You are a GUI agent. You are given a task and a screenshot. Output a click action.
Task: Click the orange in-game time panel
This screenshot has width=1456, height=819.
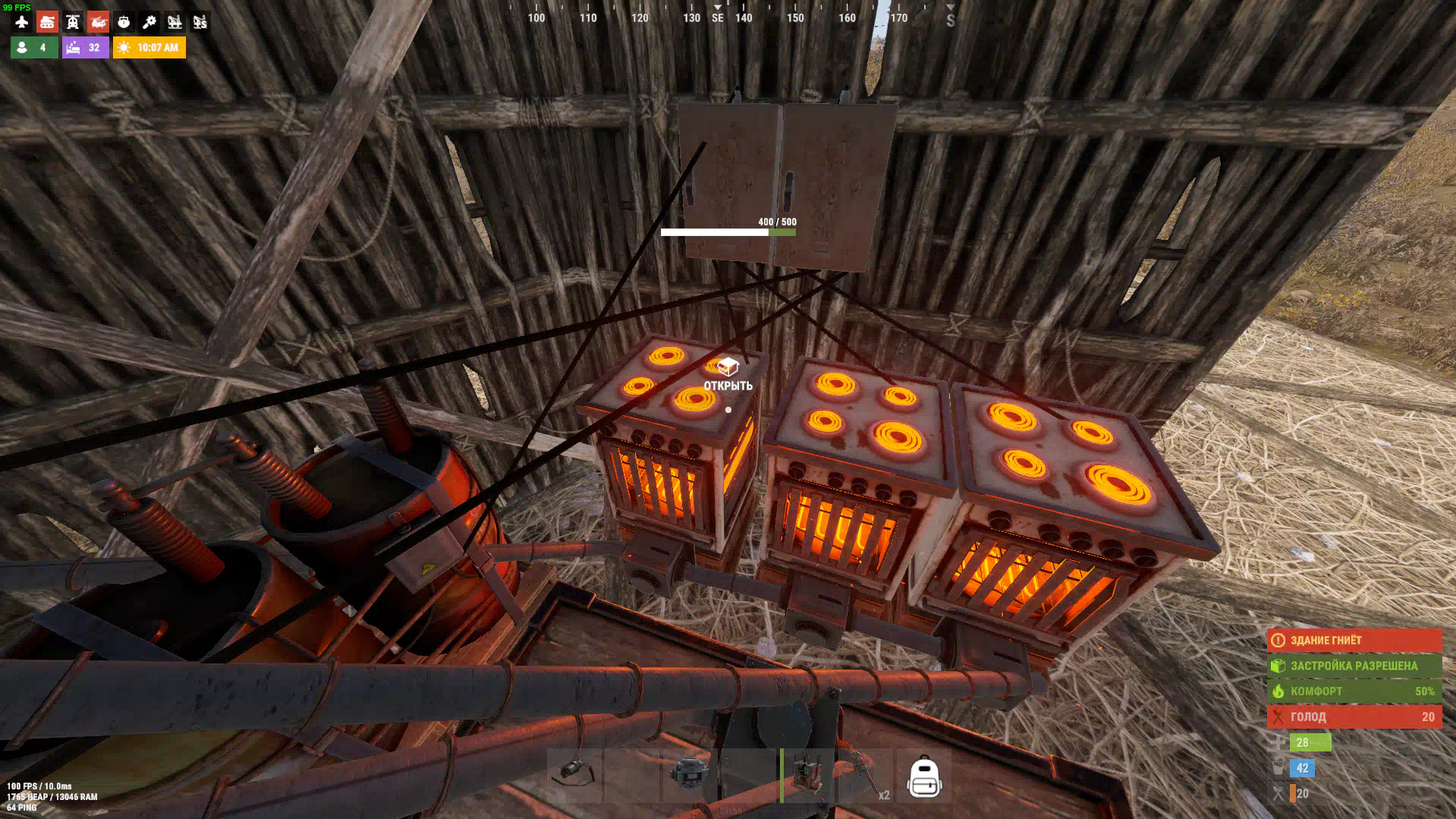click(149, 47)
